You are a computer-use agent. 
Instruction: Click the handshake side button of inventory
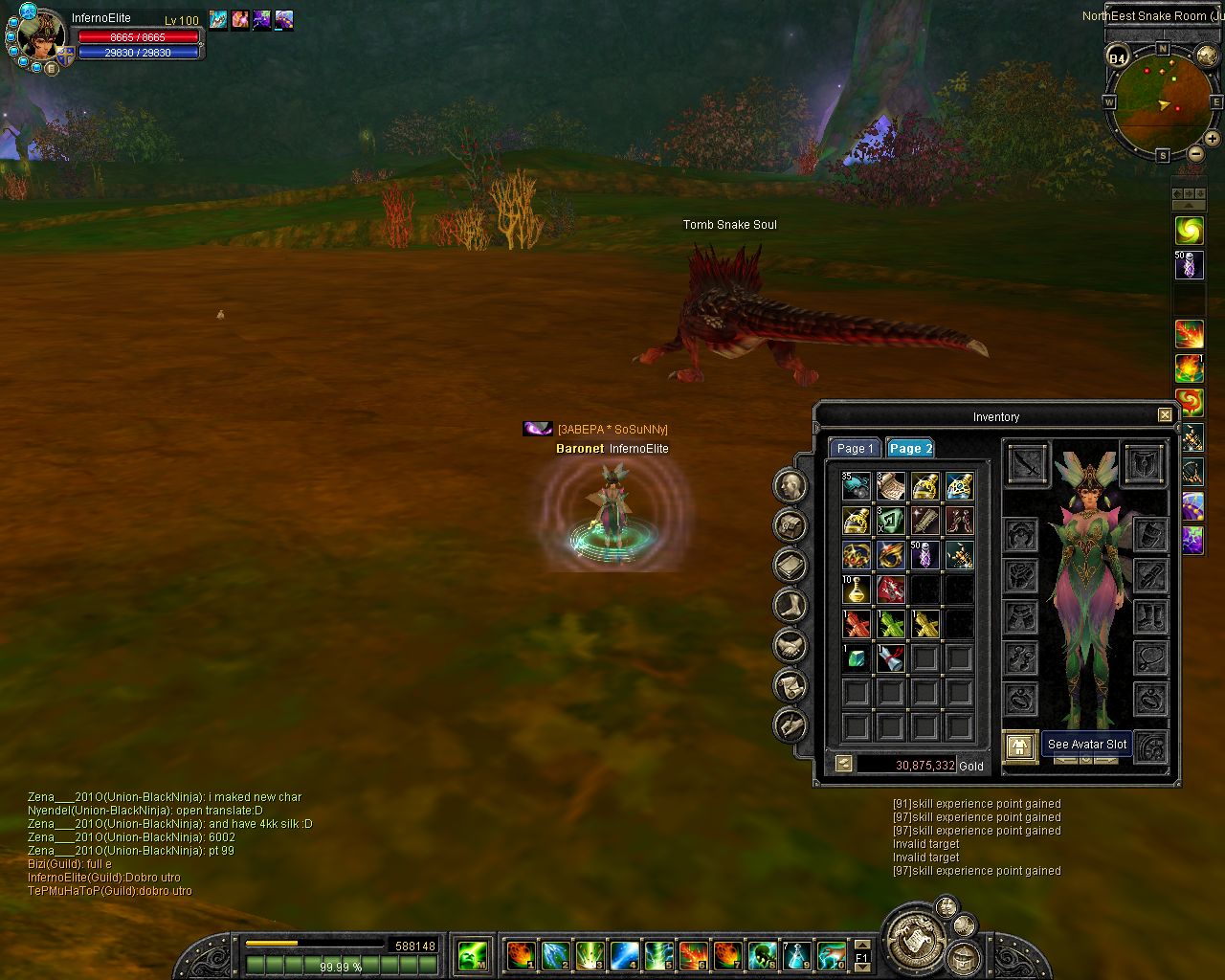click(x=791, y=646)
